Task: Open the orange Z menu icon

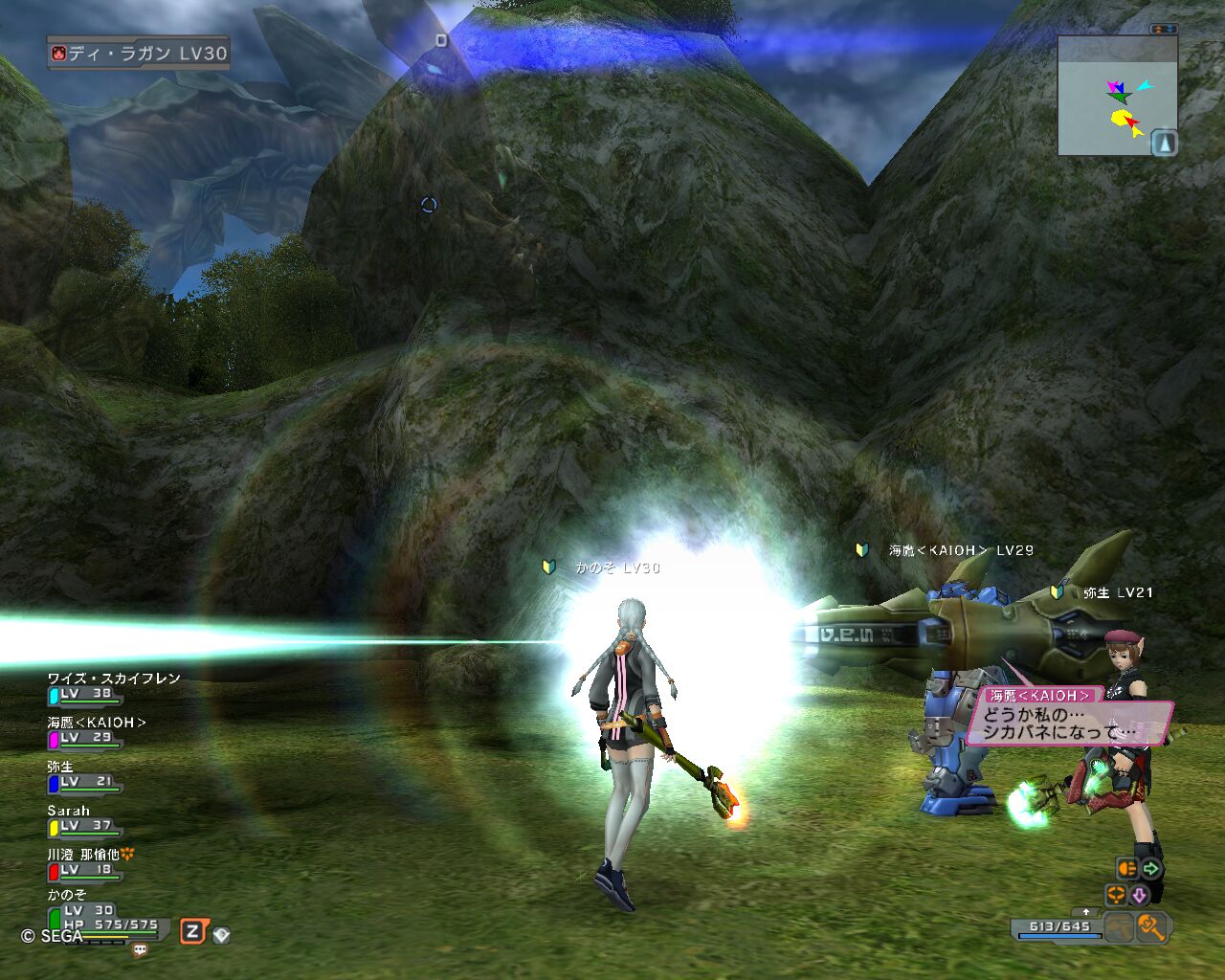Action: click(x=193, y=931)
